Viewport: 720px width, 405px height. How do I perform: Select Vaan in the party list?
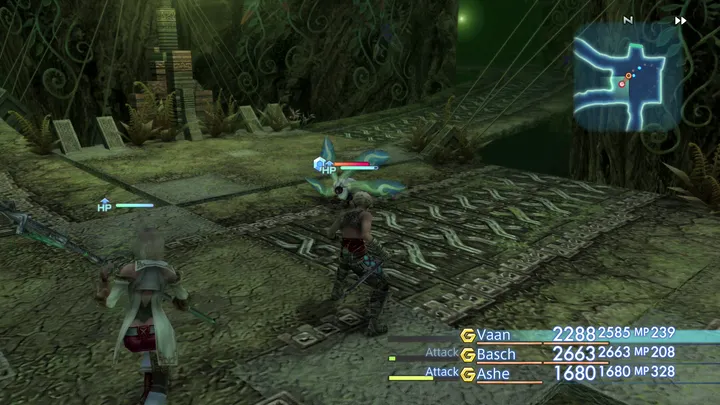pyautogui.click(x=494, y=335)
